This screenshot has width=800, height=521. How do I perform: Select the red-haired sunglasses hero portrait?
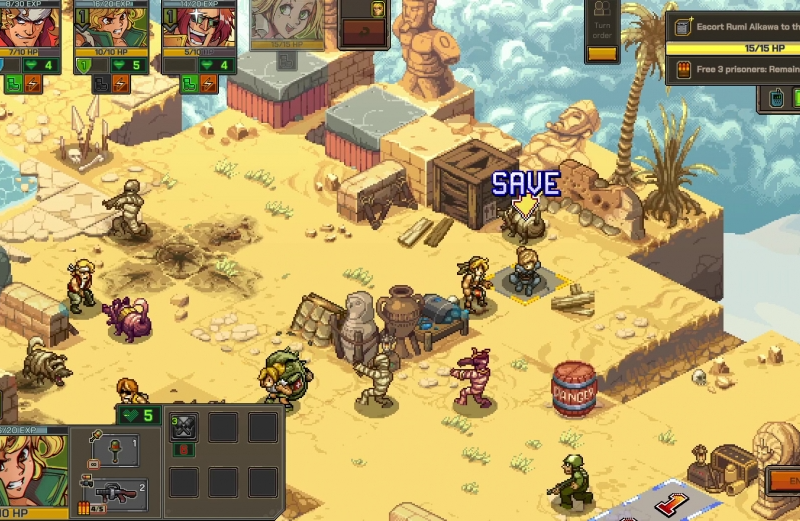pos(199,24)
